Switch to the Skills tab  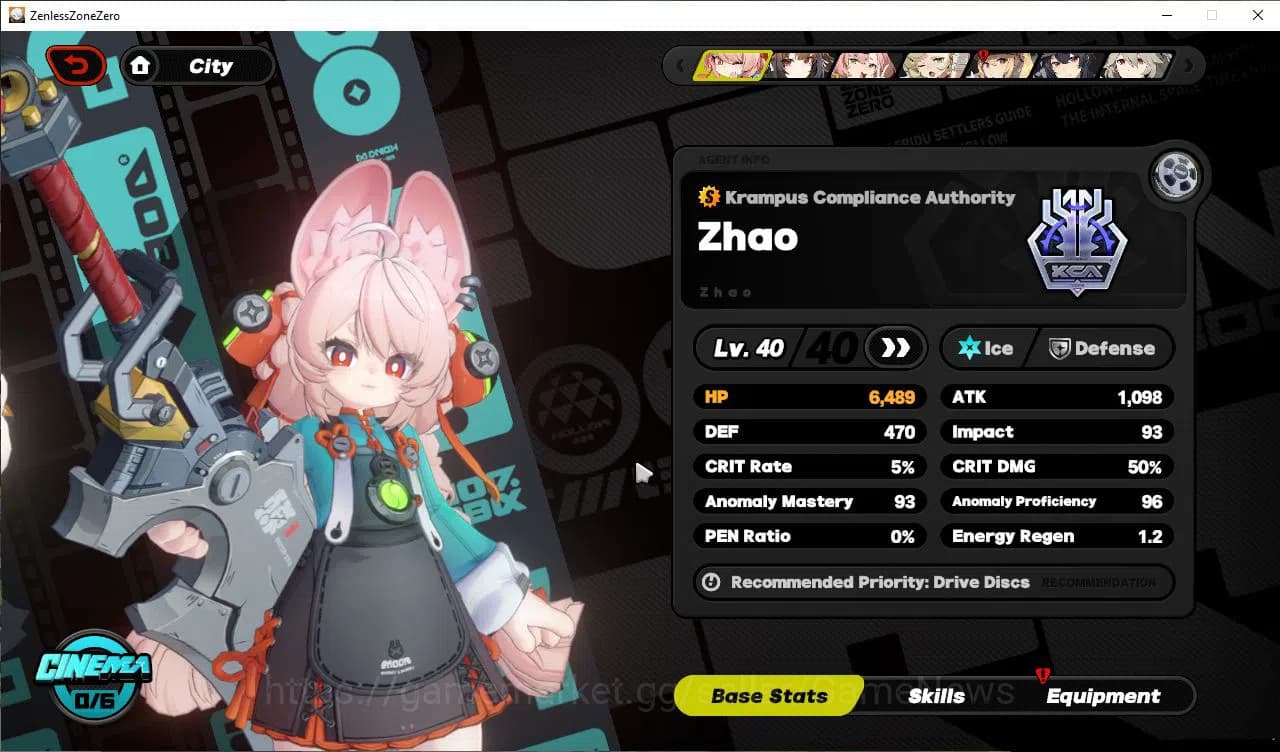coord(936,696)
